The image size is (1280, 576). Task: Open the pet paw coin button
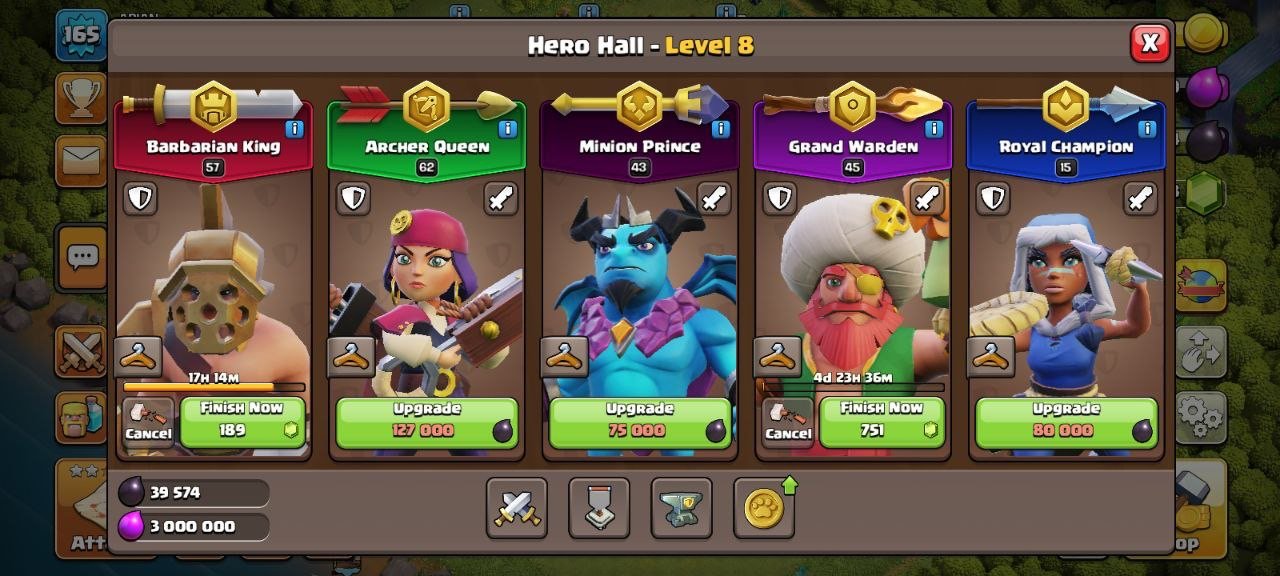(763, 508)
